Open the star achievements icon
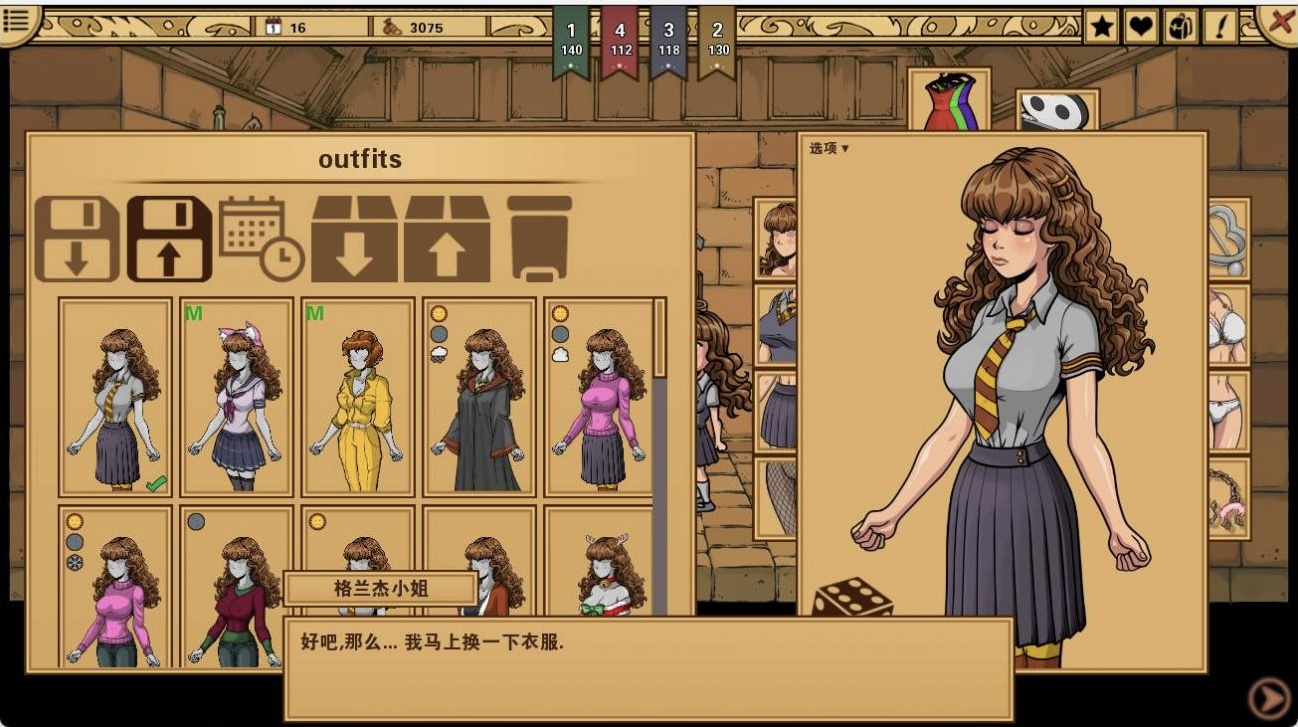Image resolution: width=1298 pixels, height=727 pixels. click(x=1102, y=27)
